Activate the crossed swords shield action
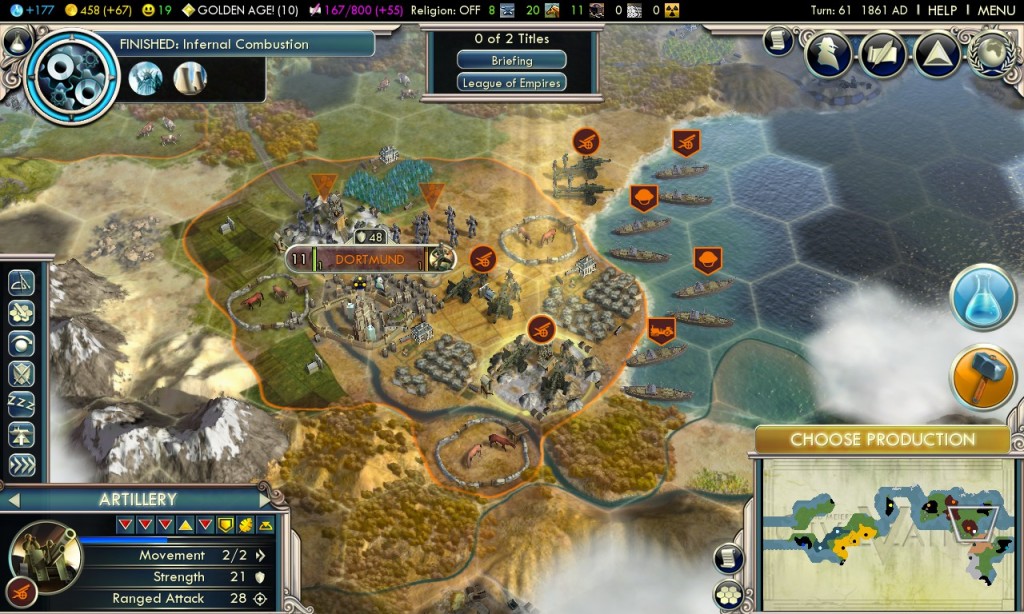 [22, 372]
